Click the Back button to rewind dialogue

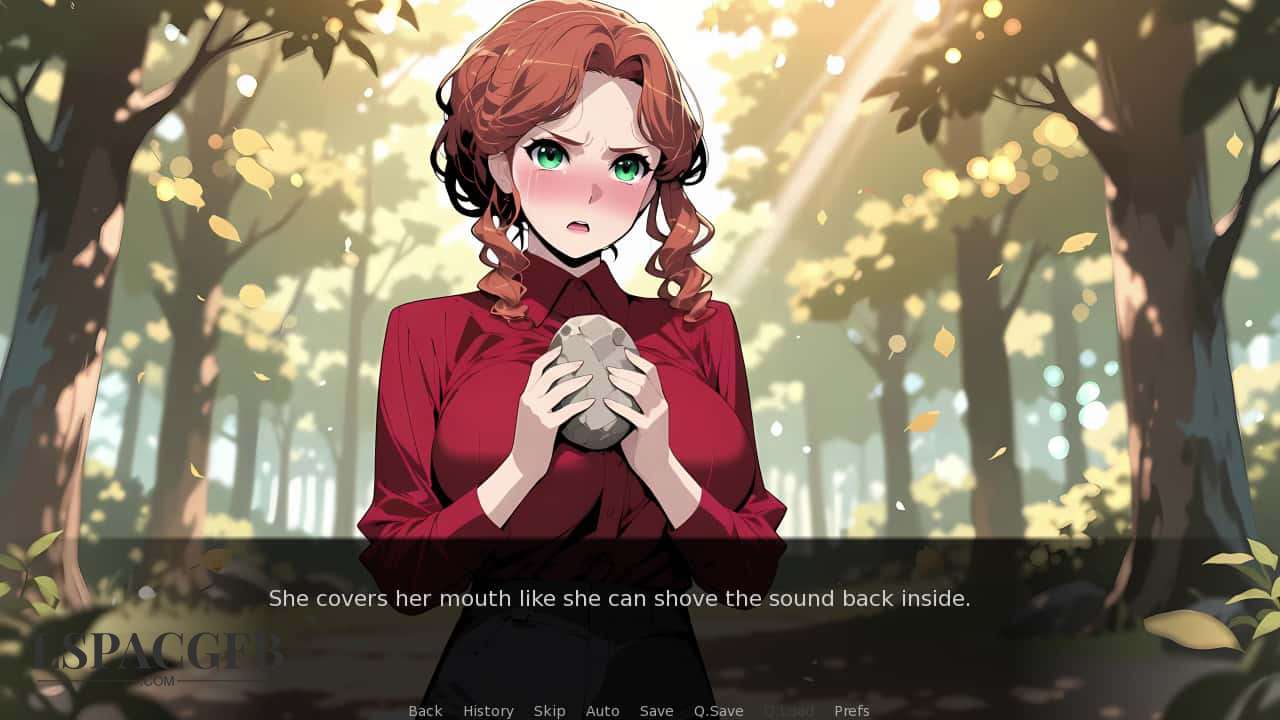pyautogui.click(x=424, y=710)
